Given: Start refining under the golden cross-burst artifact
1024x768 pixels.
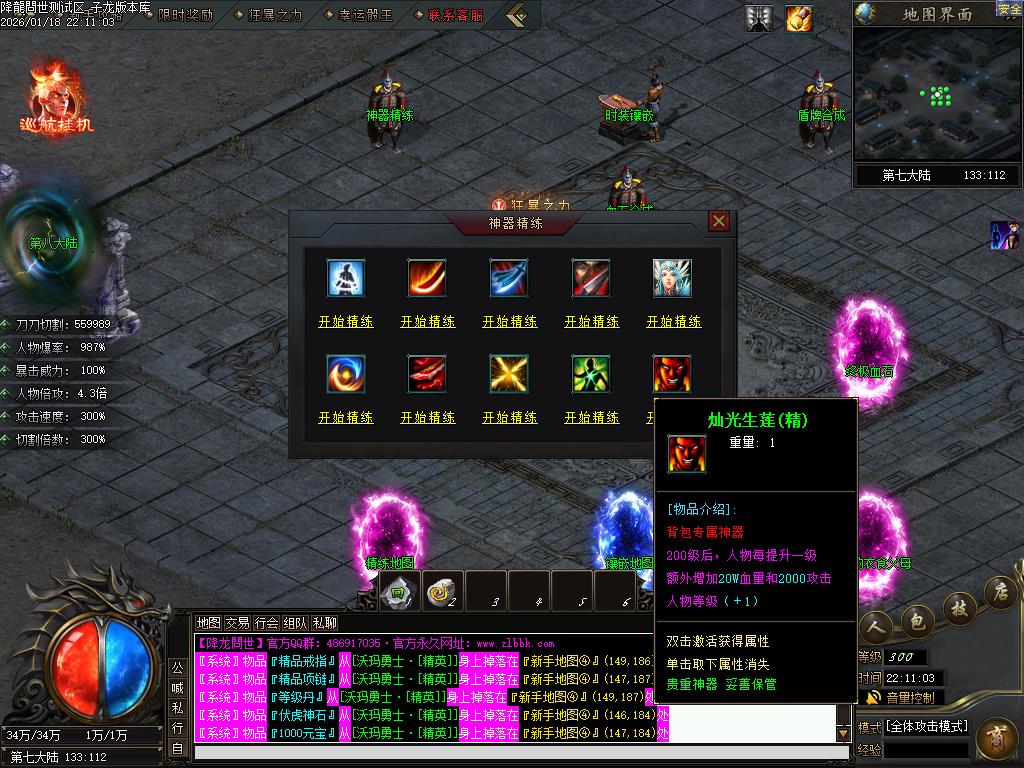Looking at the screenshot, I should [x=510, y=417].
